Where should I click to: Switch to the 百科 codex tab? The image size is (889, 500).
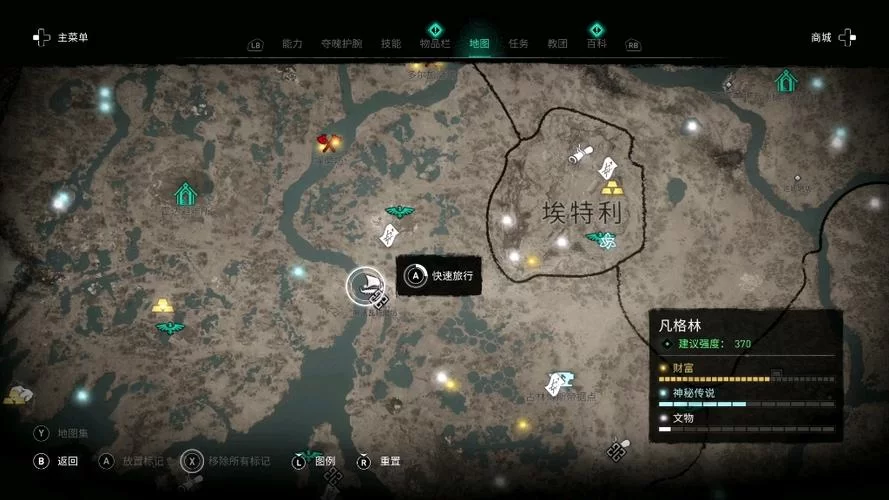coord(596,44)
